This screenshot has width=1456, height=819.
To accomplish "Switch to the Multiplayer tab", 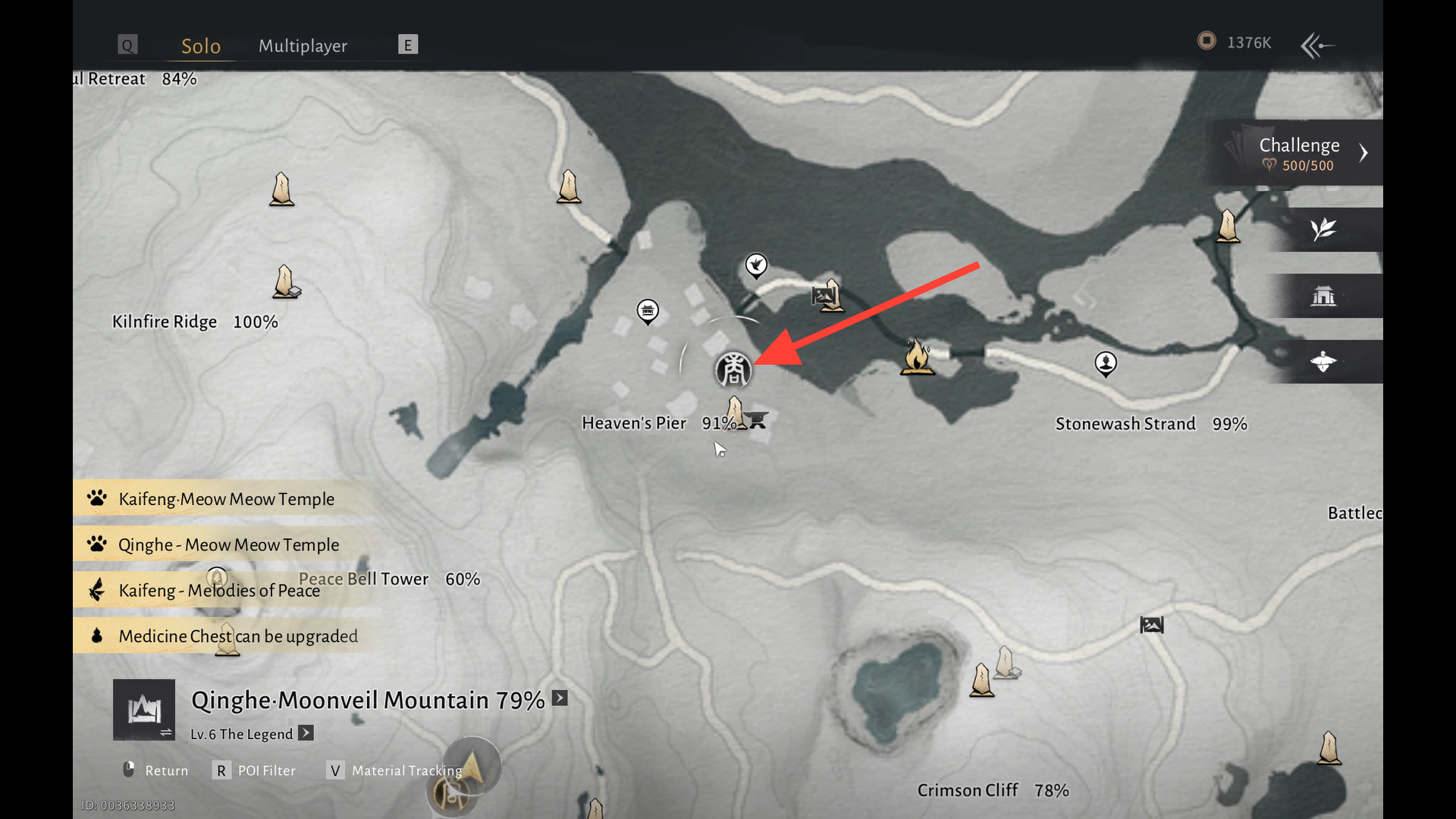I will point(303,45).
